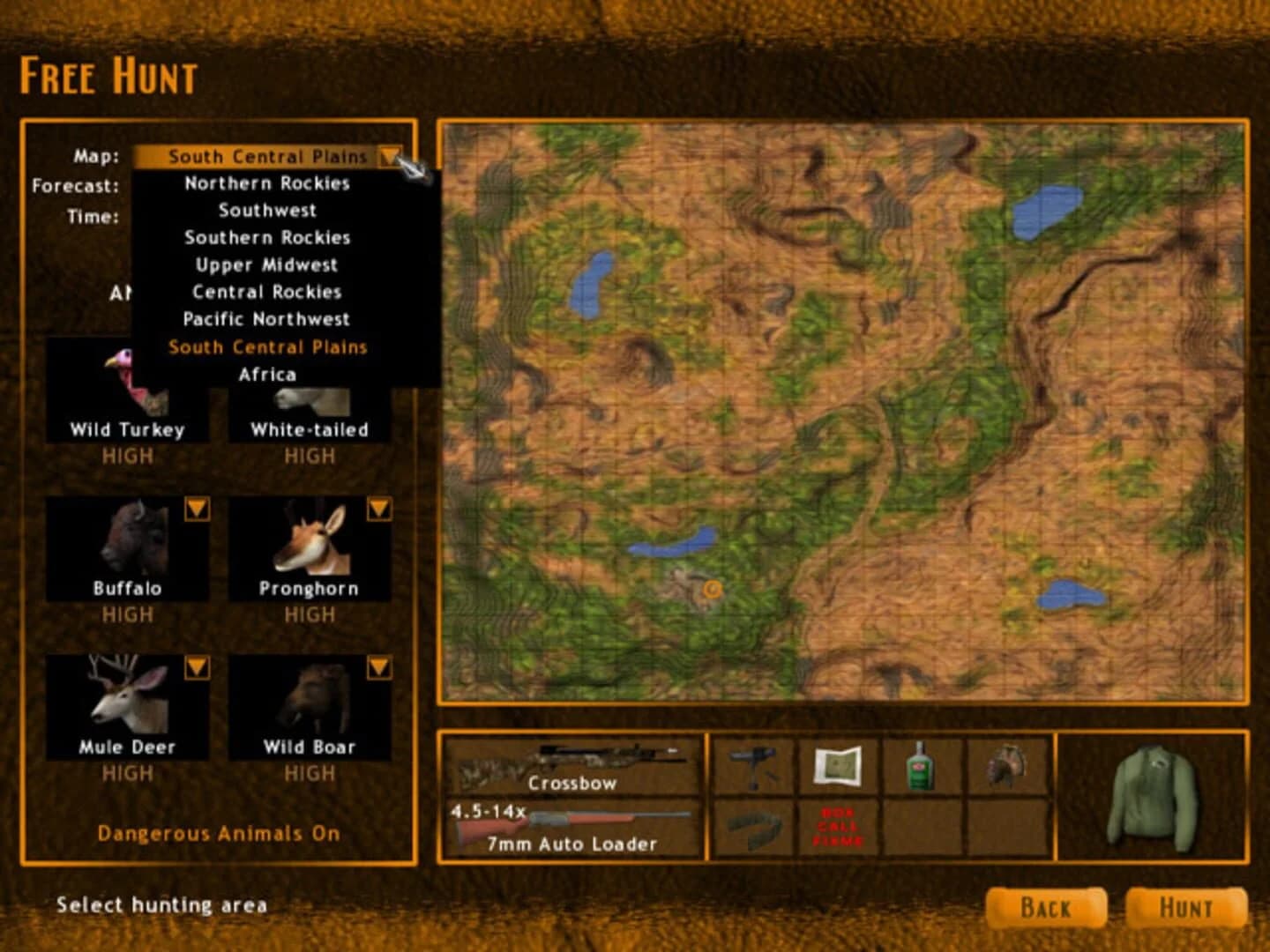
Task: Toggle Buffalo hunting selection checkbox
Action: (200, 509)
